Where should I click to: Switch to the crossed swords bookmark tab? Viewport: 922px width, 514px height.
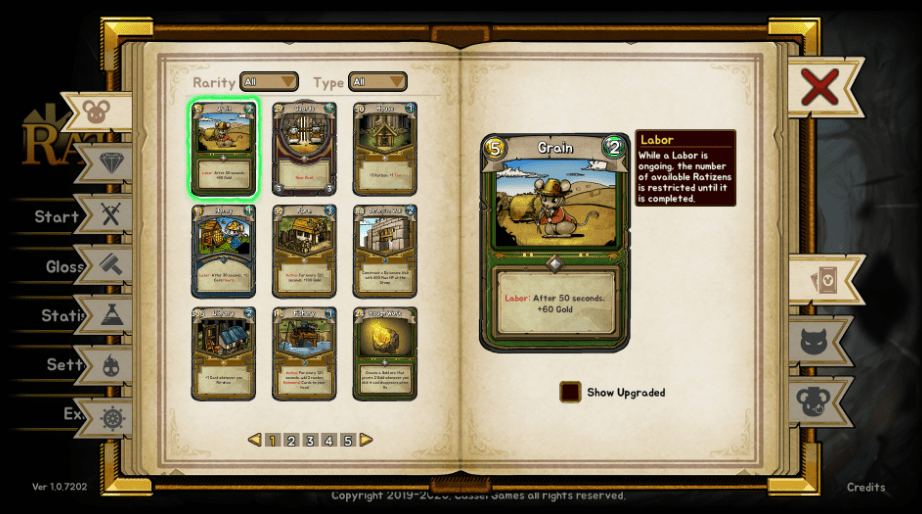[111, 214]
